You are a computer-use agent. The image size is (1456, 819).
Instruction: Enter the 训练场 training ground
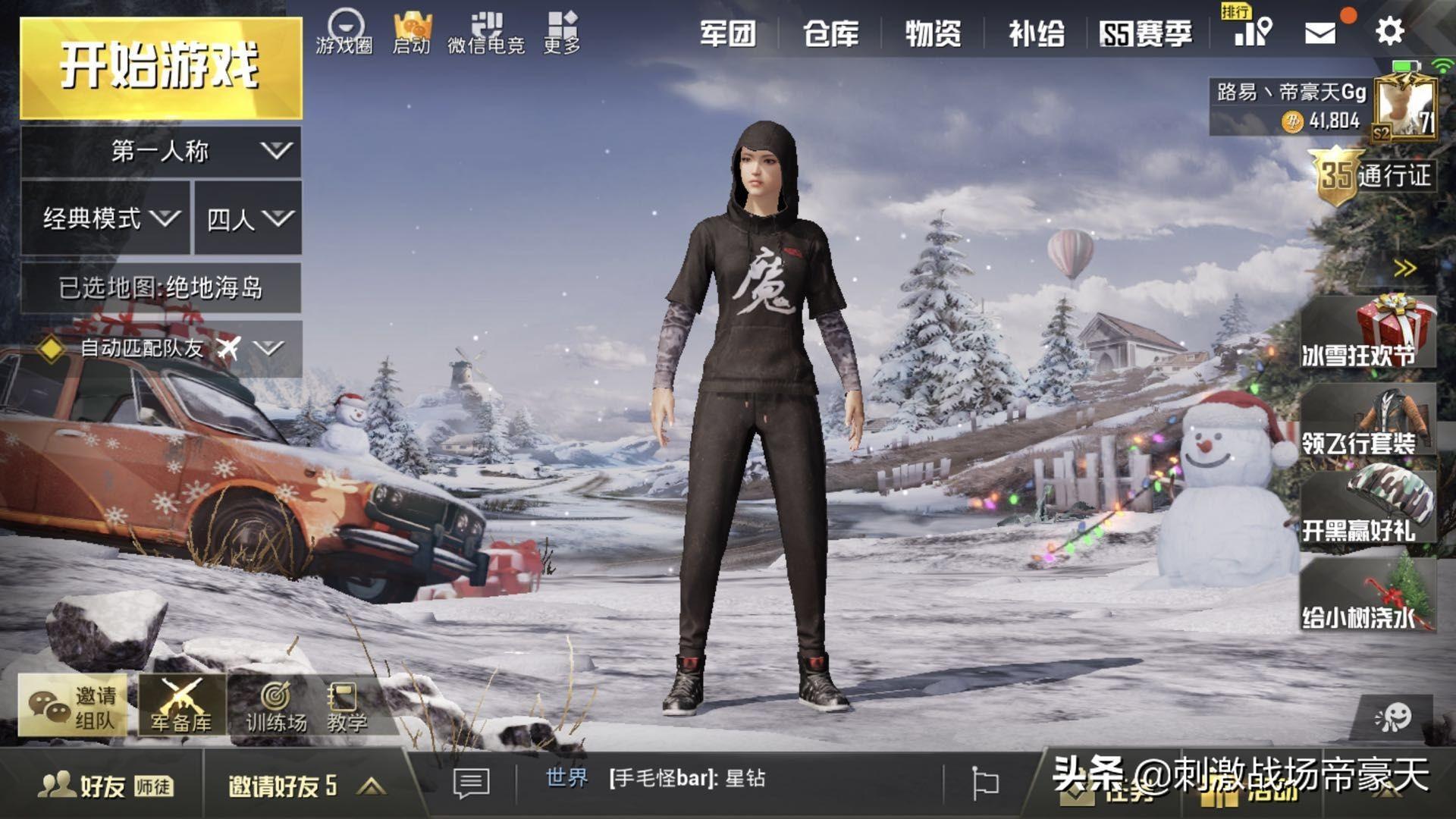tap(276, 707)
